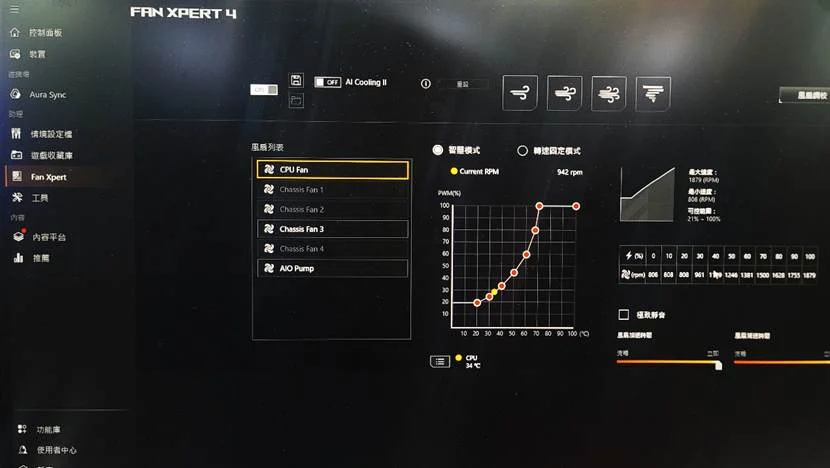This screenshot has height=468, width=830.
Task: Toggle the AI Cooling II switch
Action: click(x=327, y=82)
